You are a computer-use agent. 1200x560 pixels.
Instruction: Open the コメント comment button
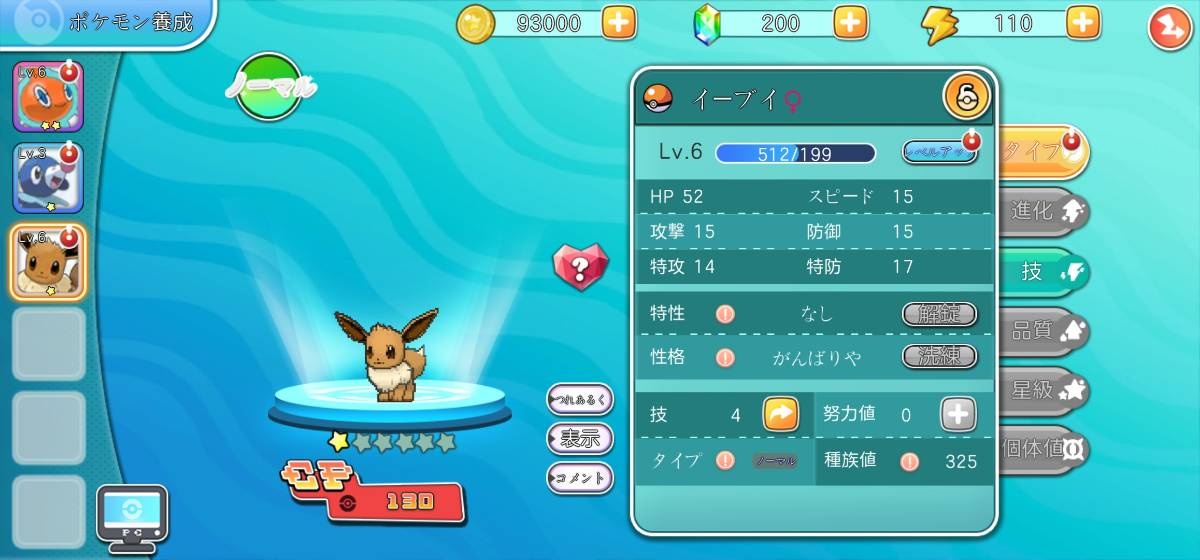click(x=580, y=477)
